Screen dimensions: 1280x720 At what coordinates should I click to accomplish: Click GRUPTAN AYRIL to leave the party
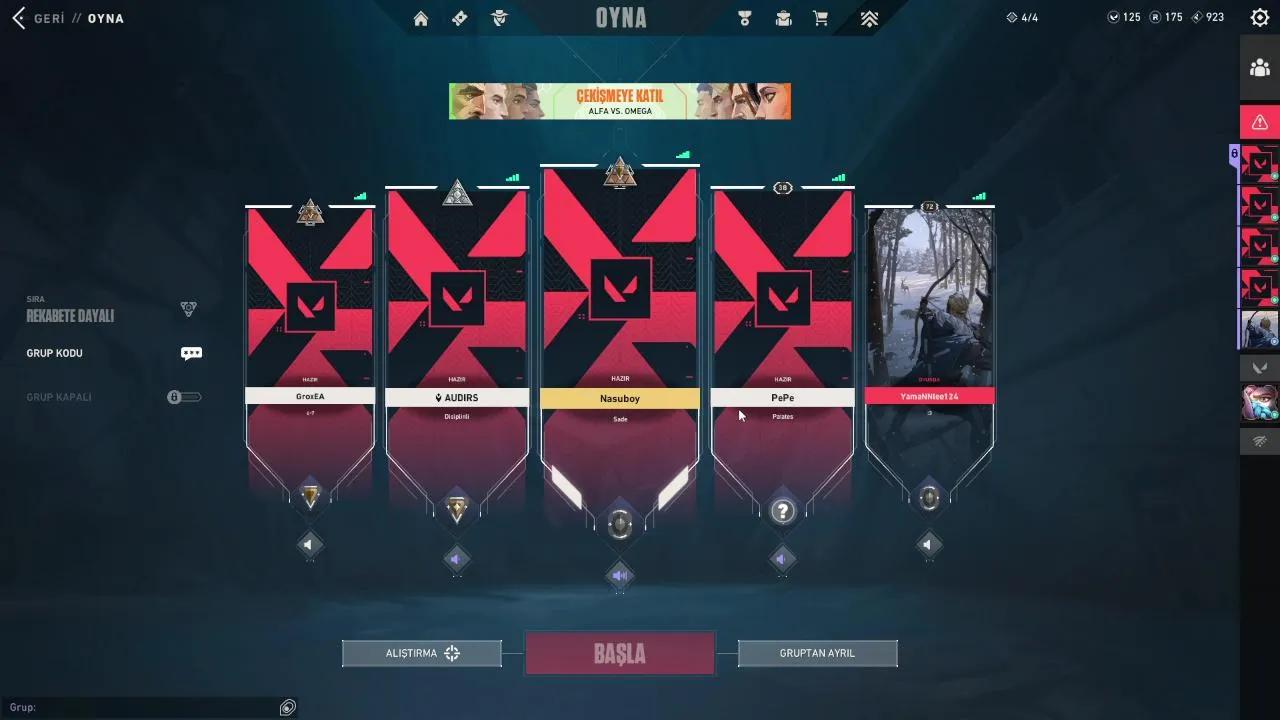tap(817, 652)
